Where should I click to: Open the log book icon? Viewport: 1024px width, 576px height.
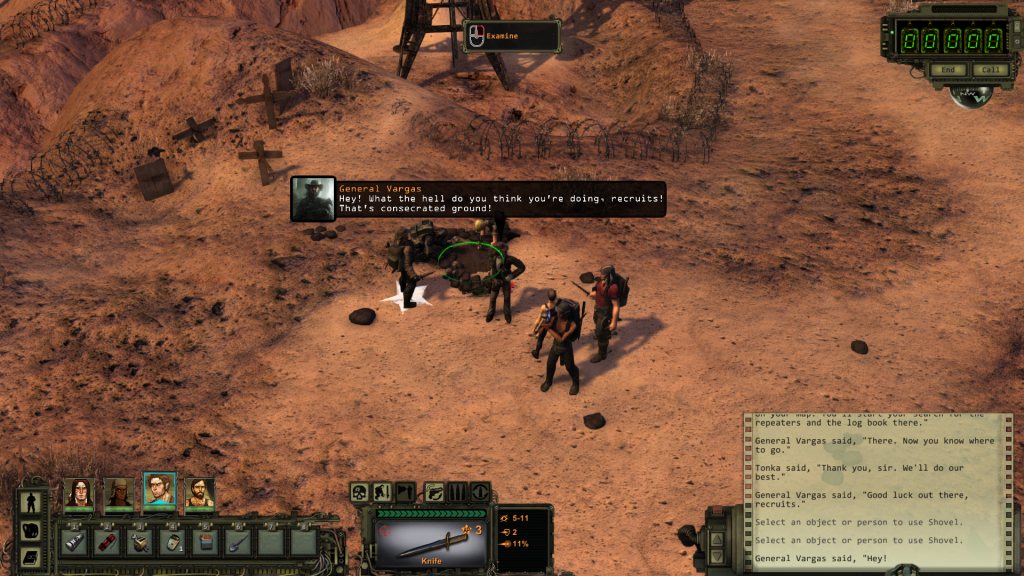[30, 556]
